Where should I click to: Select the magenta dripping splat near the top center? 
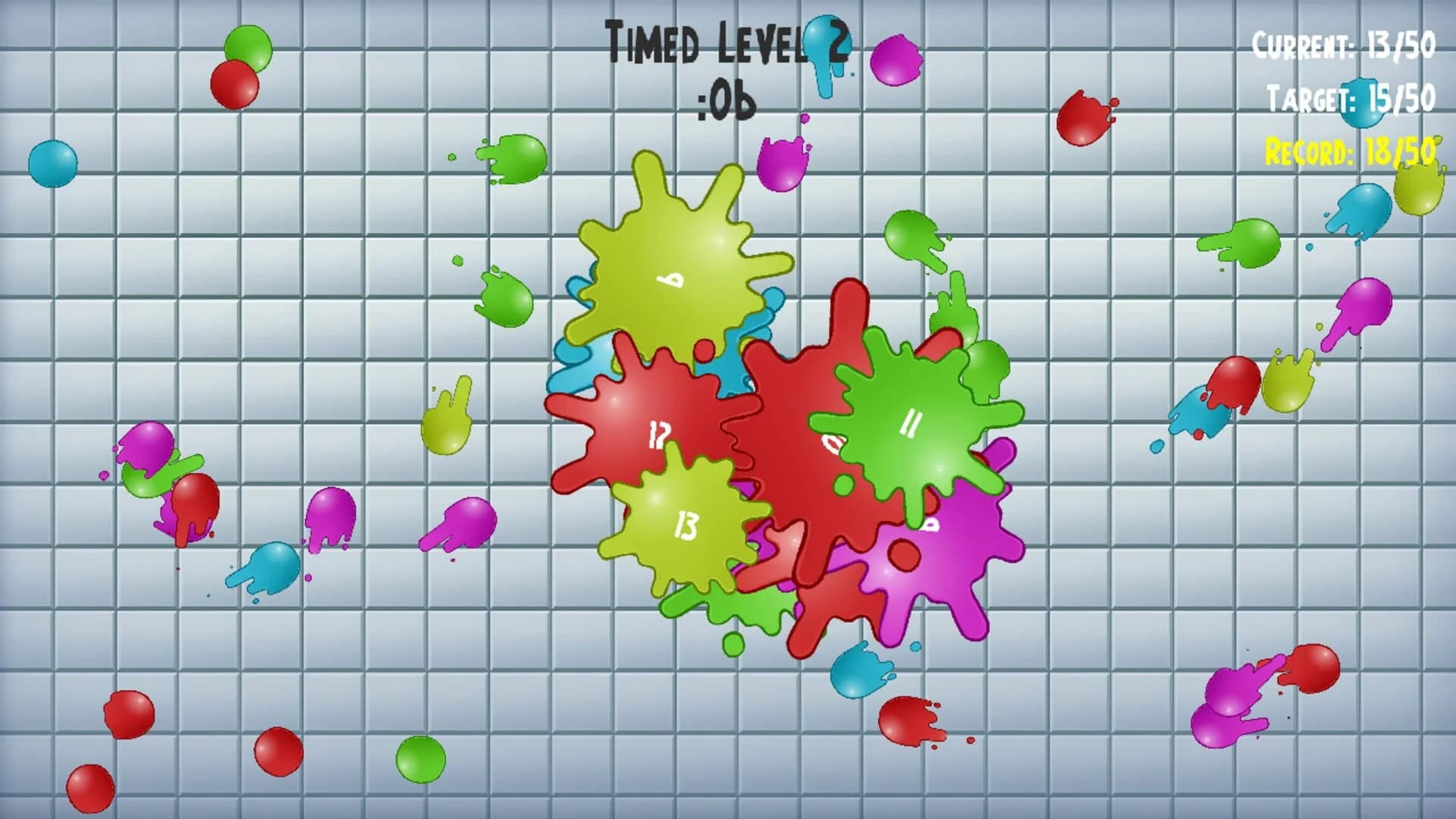click(x=781, y=163)
